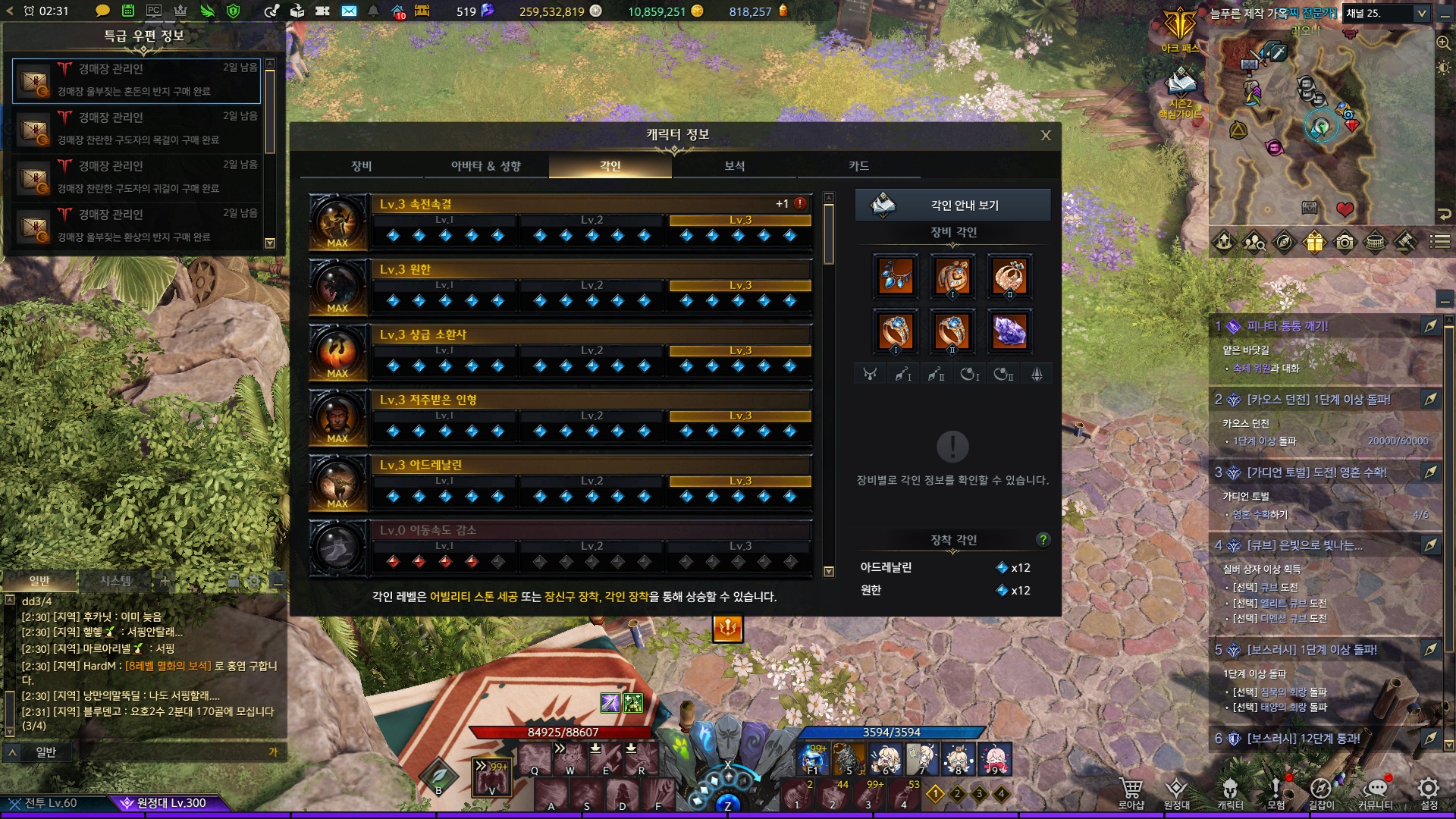This screenshot has height=819, width=1456.
Task: Open the 장착 각인 help question mark
Action: [x=1043, y=539]
